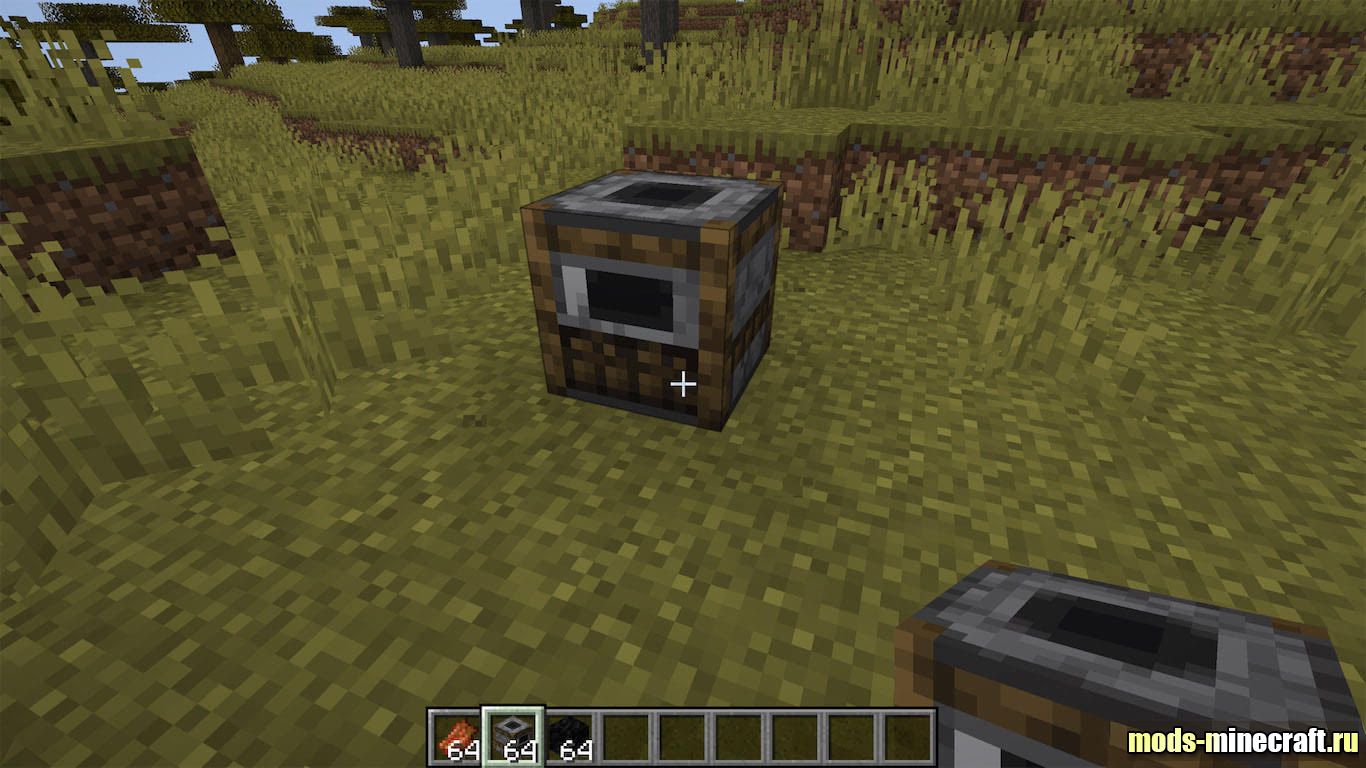Select the black coal hotbar slot
This screenshot has height=768, width=1366.
(569, 737)
